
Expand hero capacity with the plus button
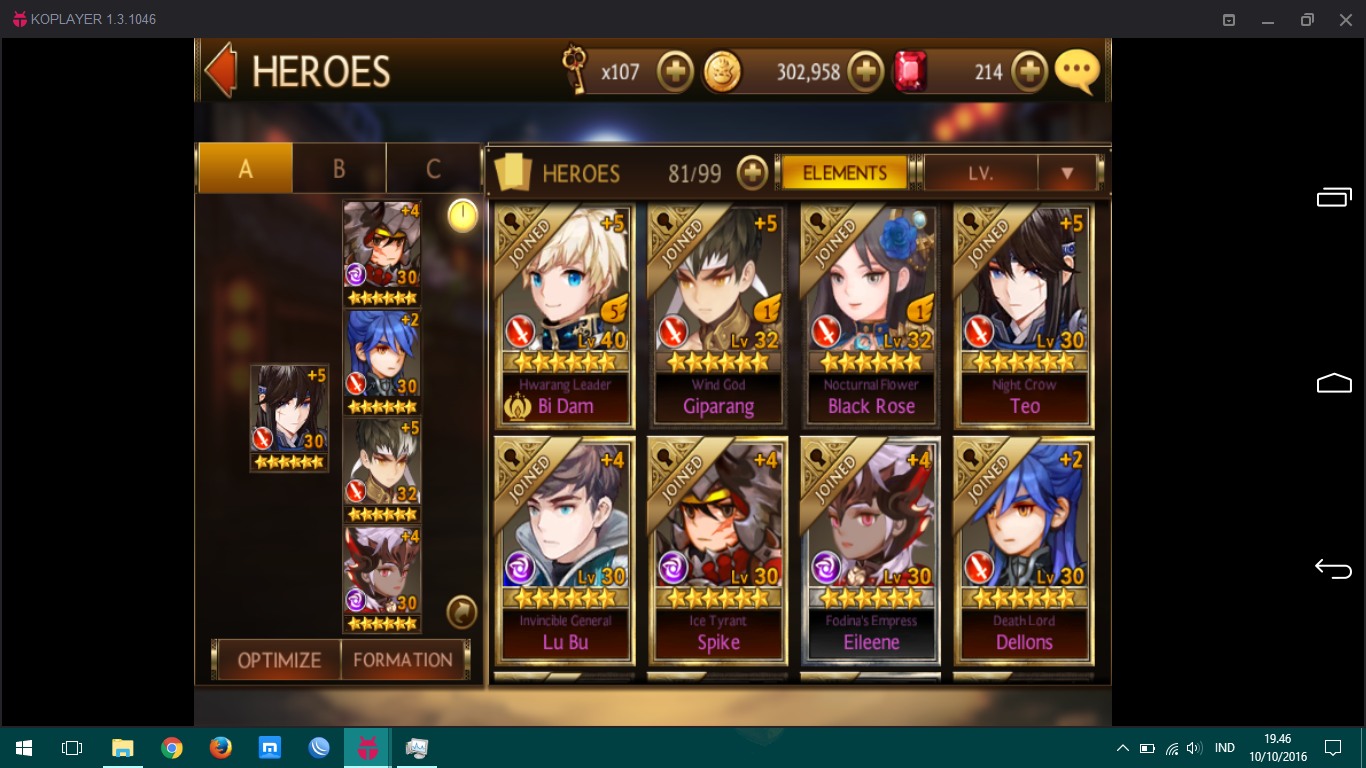(x=752, y=173)
